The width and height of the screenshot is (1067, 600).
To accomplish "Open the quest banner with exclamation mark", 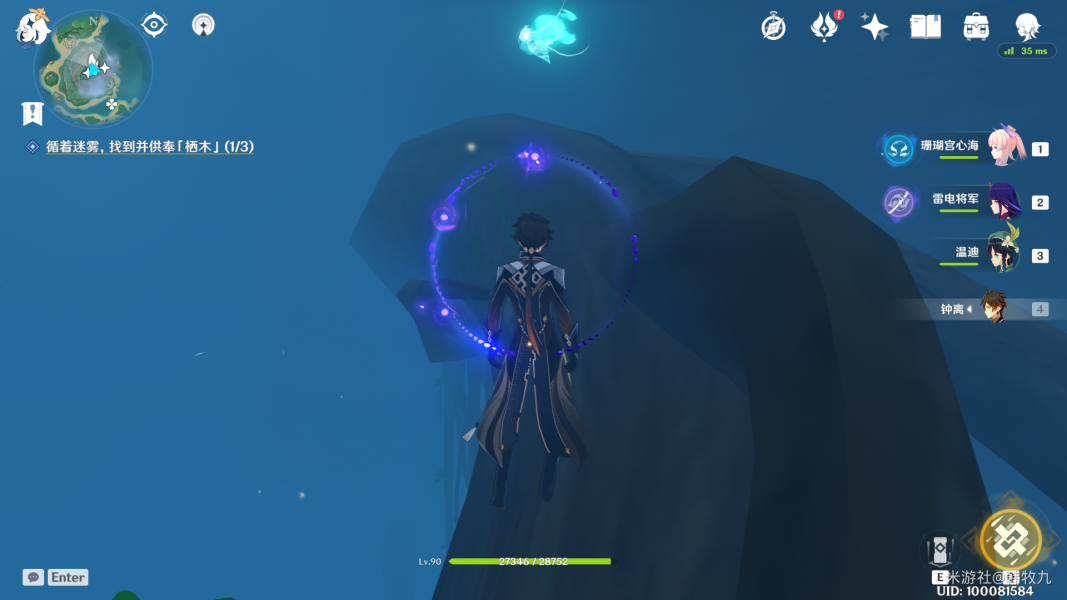I will click(x=32, y=113).
